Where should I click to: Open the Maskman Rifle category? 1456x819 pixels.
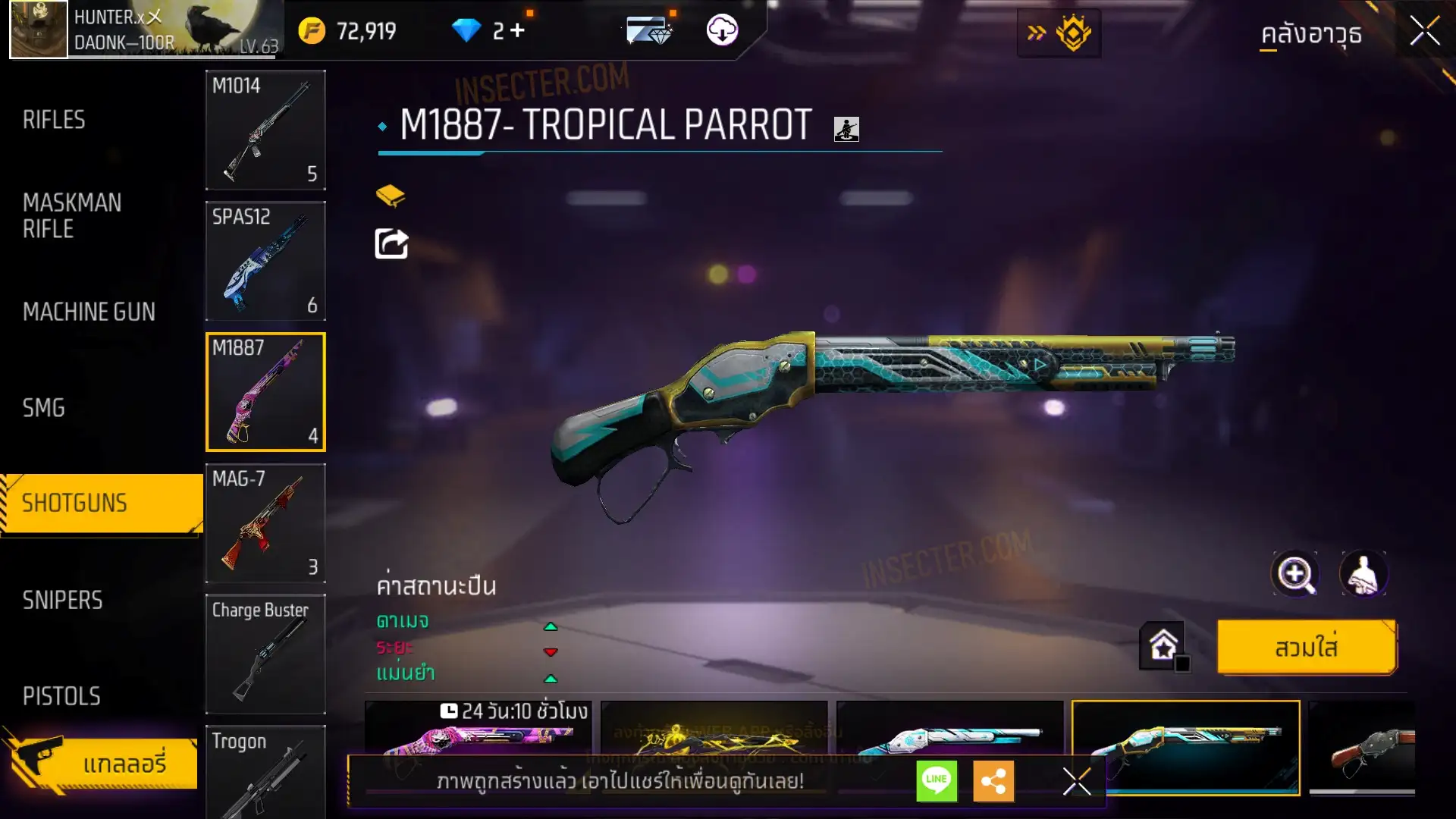(72, 216)
